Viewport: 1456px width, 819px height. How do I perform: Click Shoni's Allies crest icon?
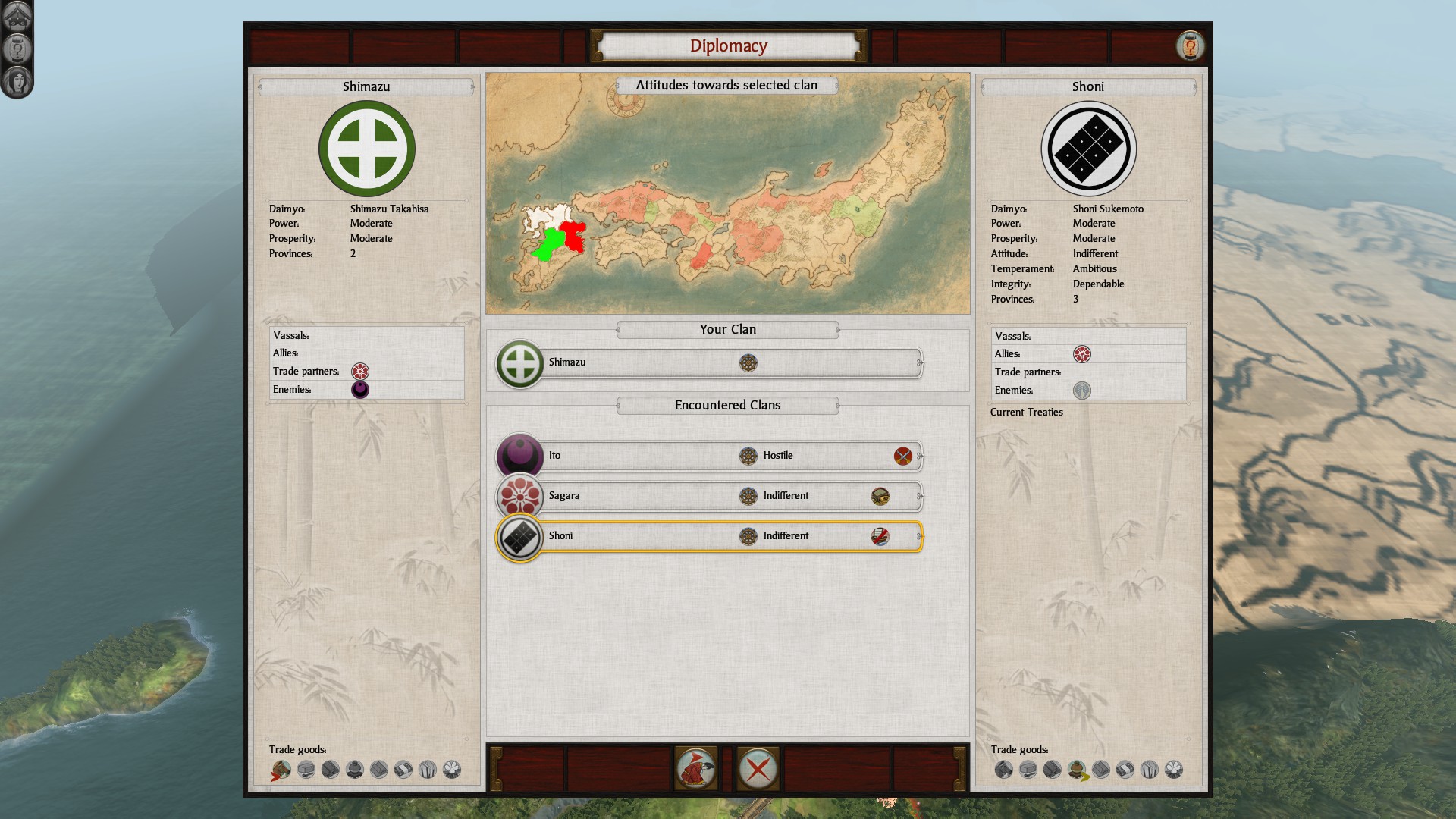pyautogui.click(x=1083, y=353)
